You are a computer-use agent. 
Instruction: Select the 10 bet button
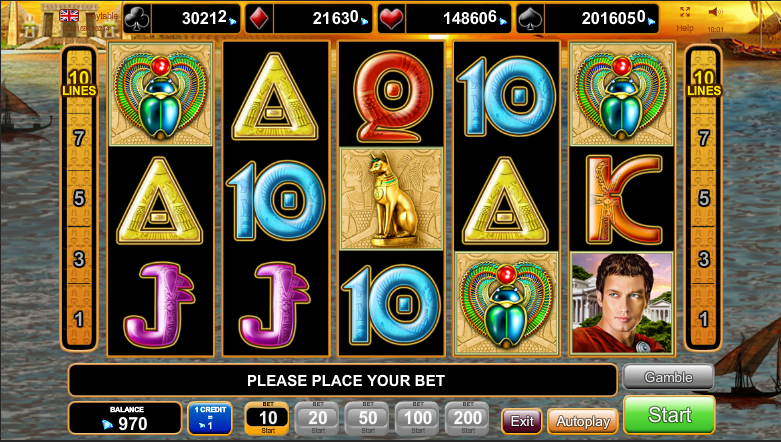267,418
